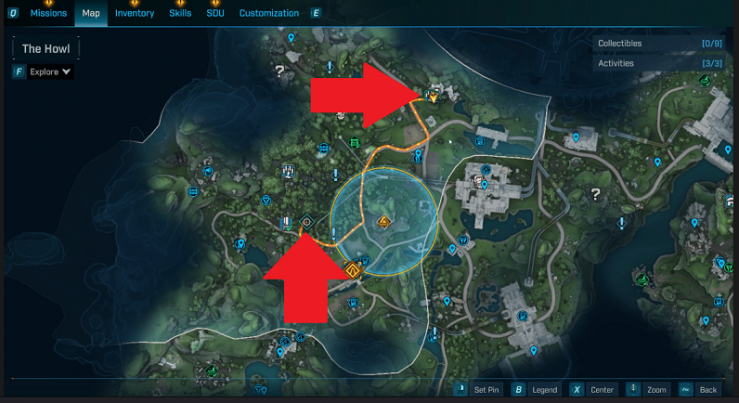This screenshot has width=739, height=403.
Task: Select the green marker above the orange route
Action: coord(354,143)
